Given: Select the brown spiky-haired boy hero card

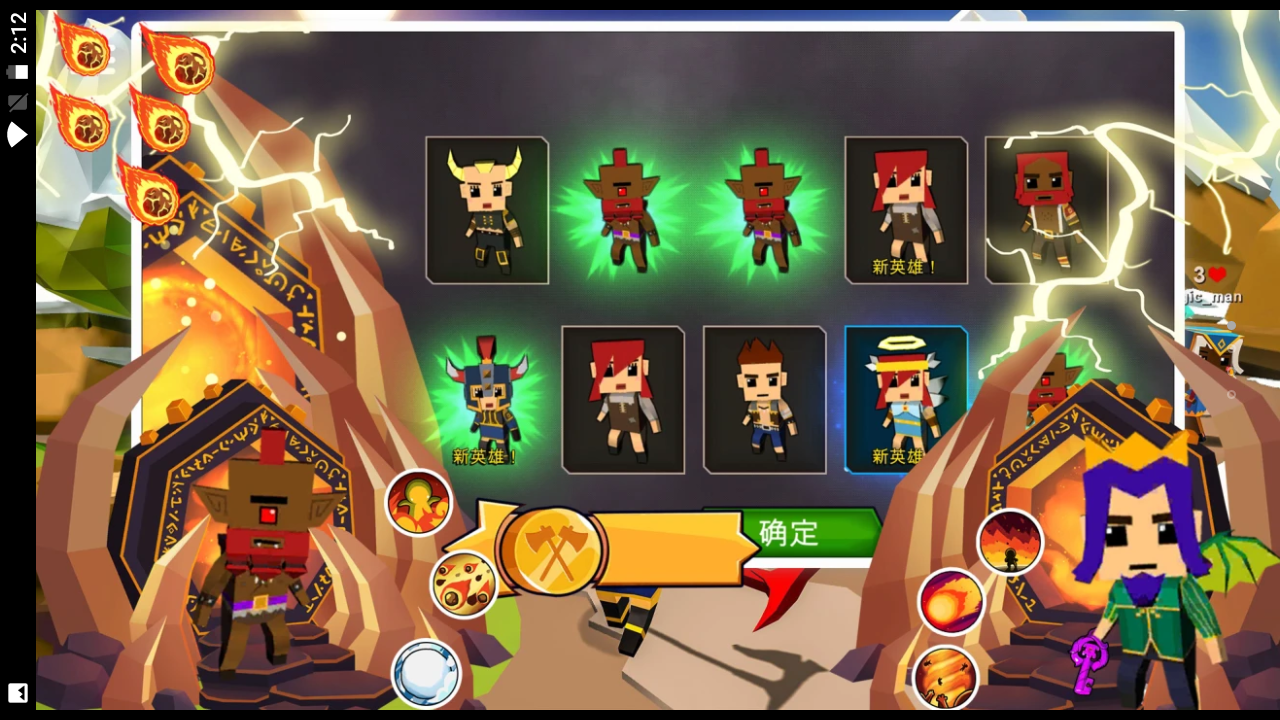Looking at the screenshot, I should pos(765,400).
